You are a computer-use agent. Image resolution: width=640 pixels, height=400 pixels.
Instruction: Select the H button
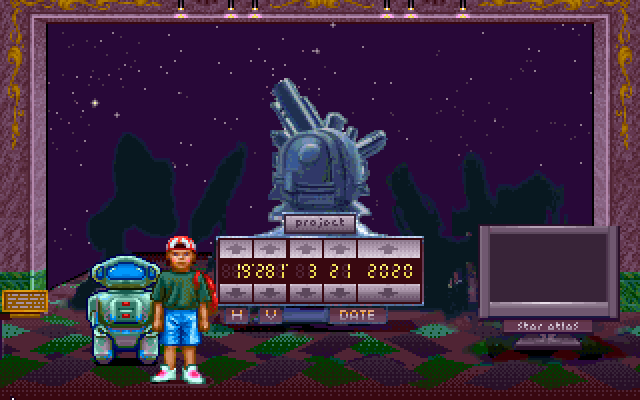pyautogui.click(x=237, y=314)
